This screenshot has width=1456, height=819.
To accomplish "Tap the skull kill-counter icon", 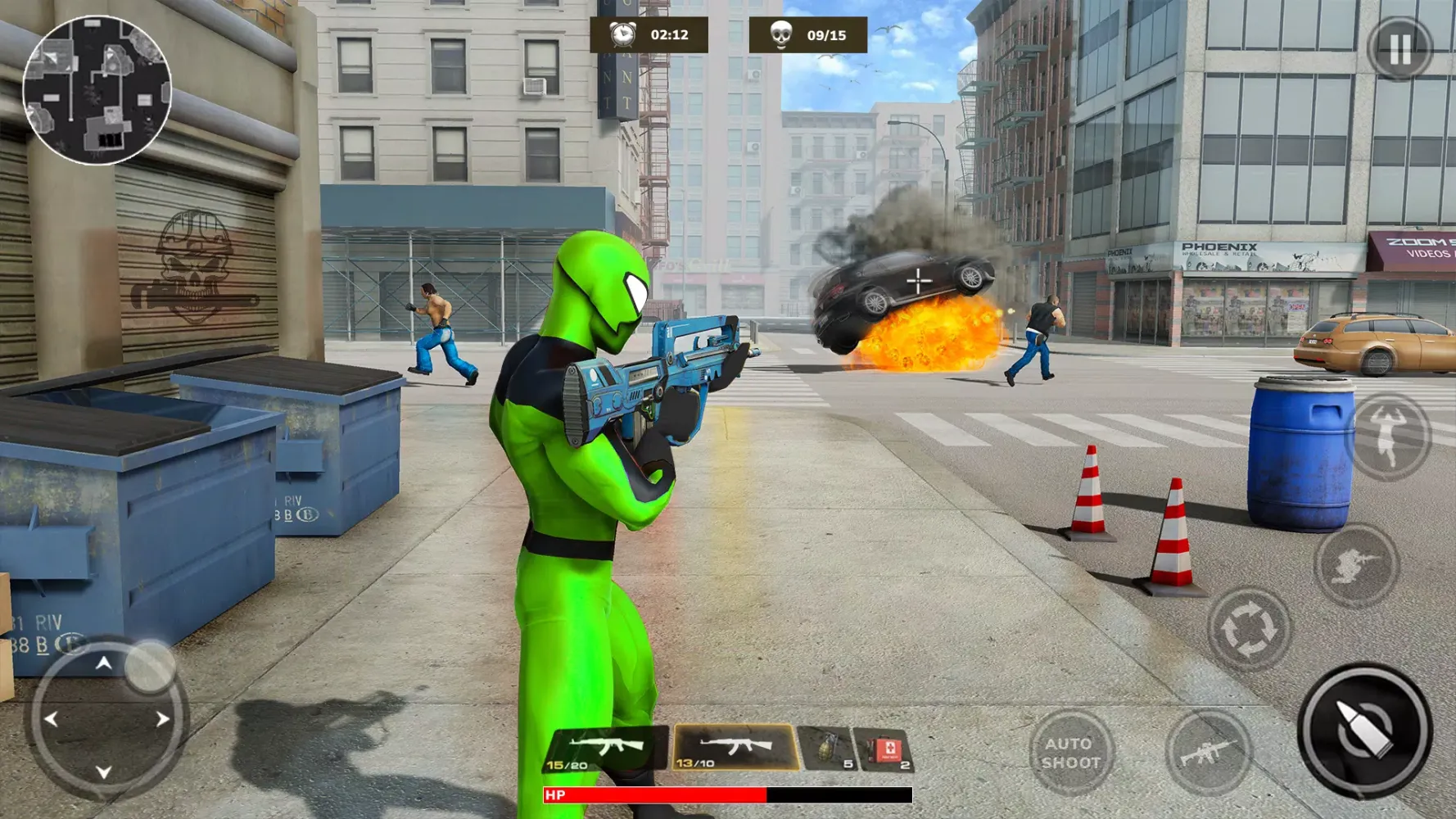I will [780, 34].
